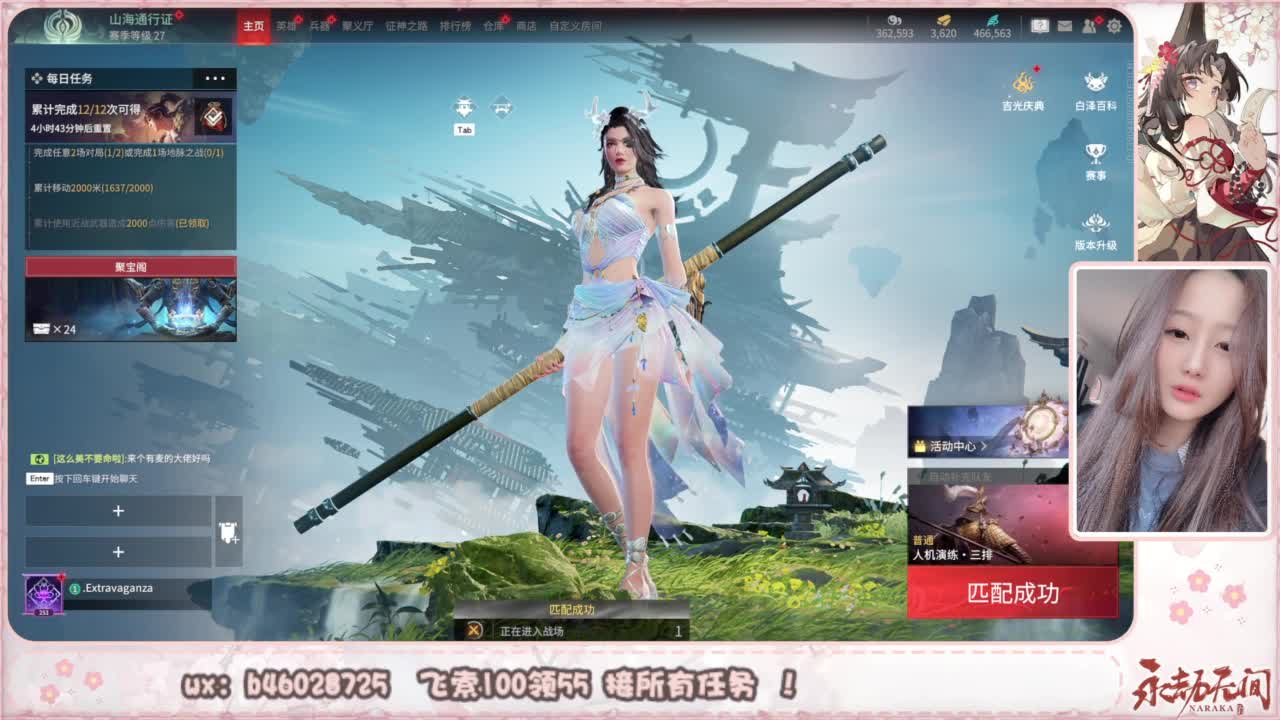Expand an empty chat slot with plus
Viewport: 1280px width, 720px height.
[118, 511]
